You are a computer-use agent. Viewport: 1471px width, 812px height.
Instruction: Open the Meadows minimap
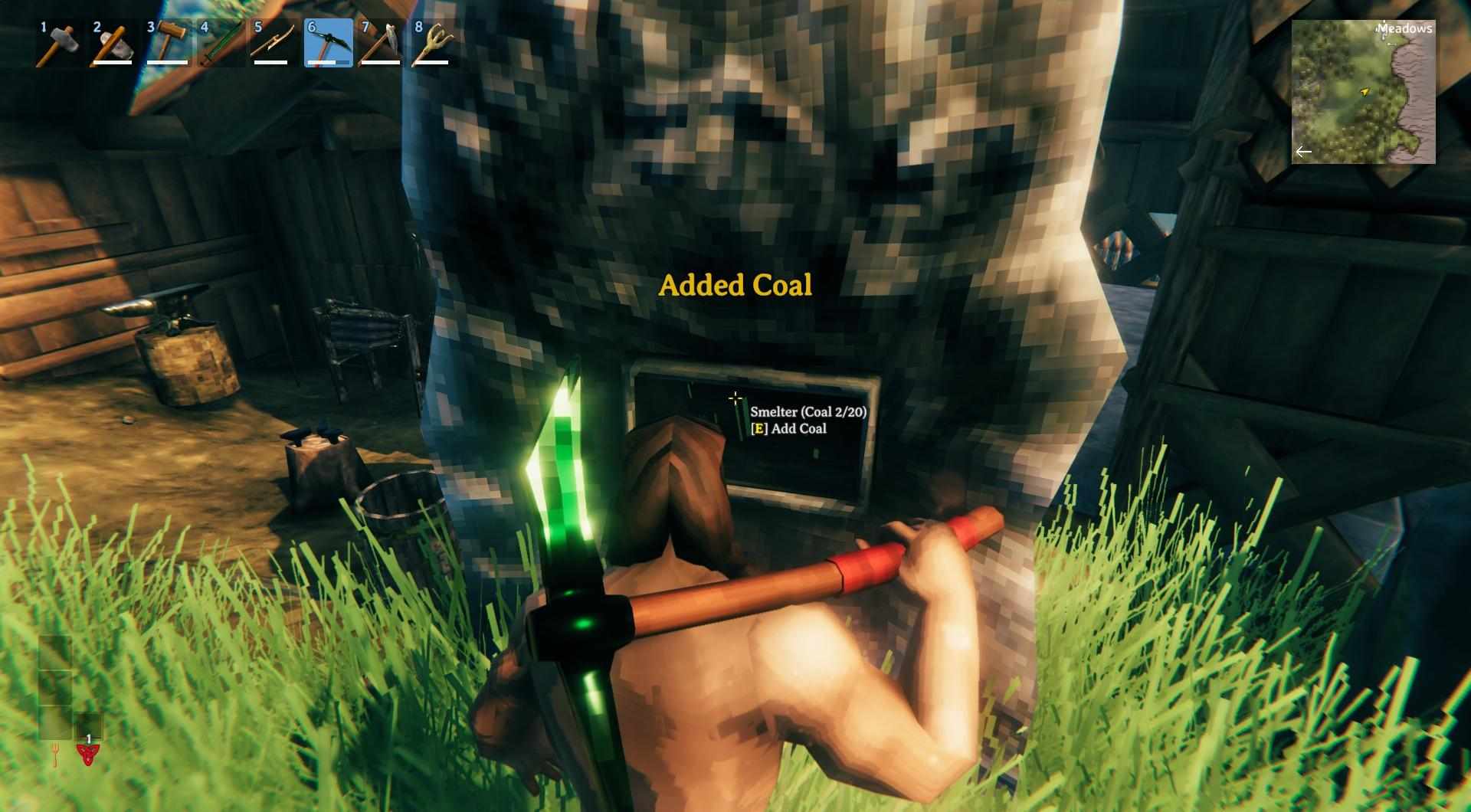point(1363,92)
